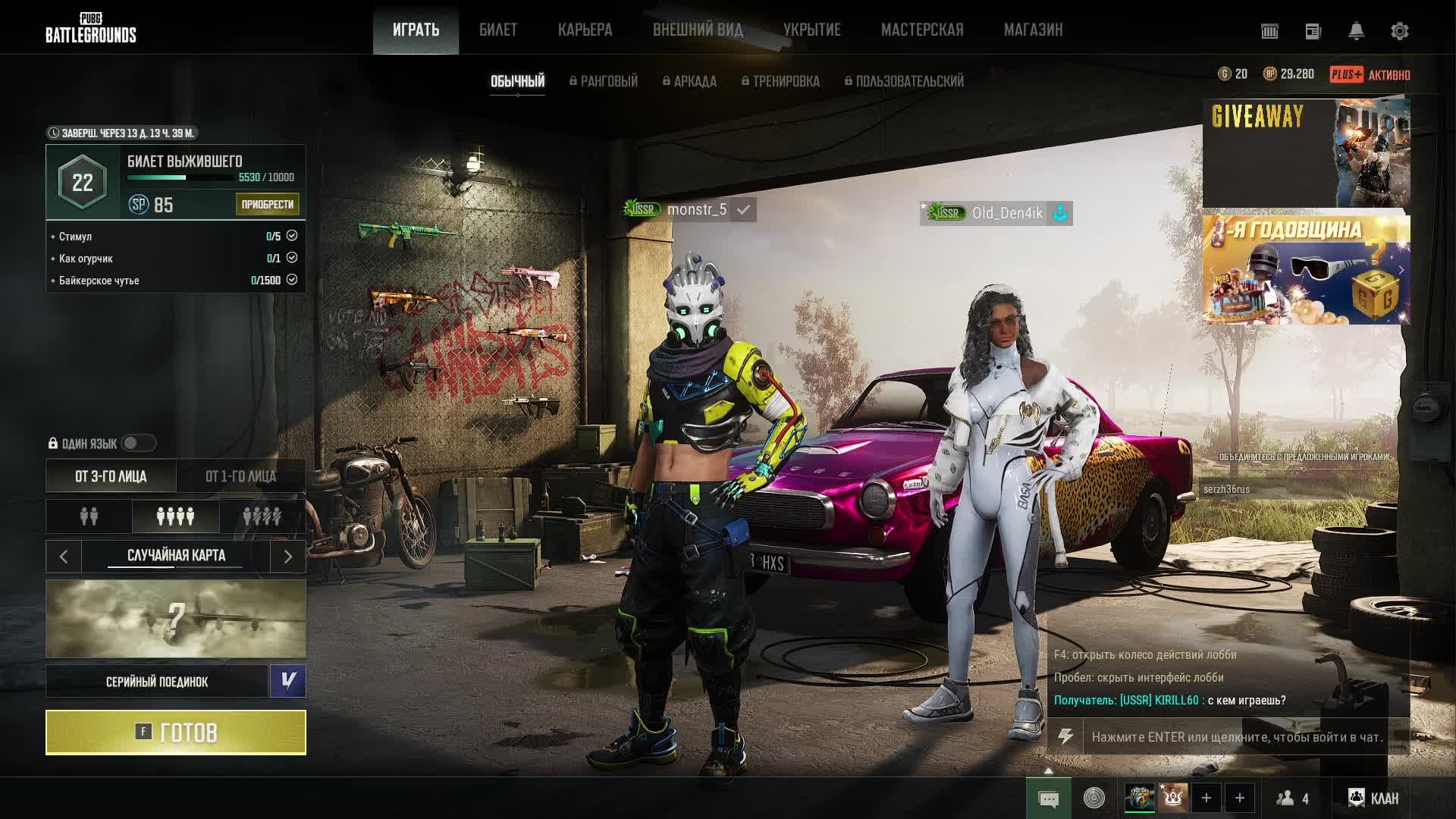The width and height of the screenshot is (1456, 819).
Task: Switch to the КАРЬЕРА tab
Action: pos(585,30)
